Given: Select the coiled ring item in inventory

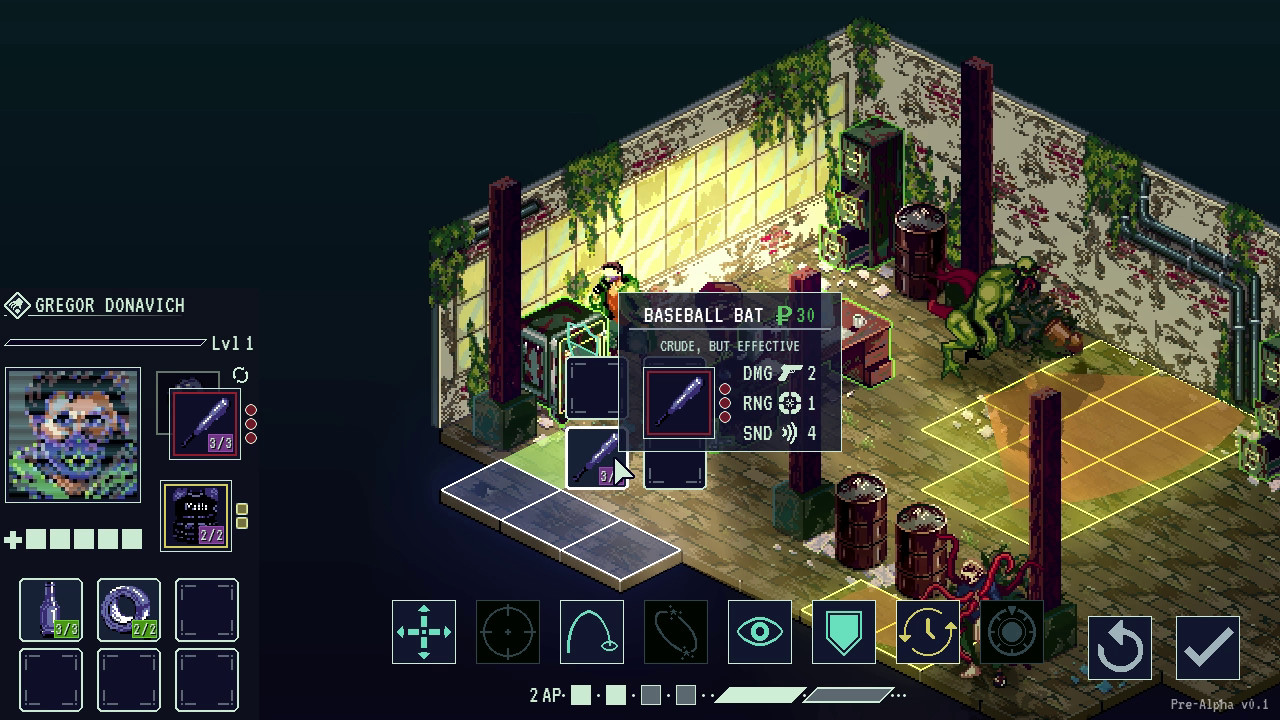Looking at the screenshot, I should click(x=129, y=609).
